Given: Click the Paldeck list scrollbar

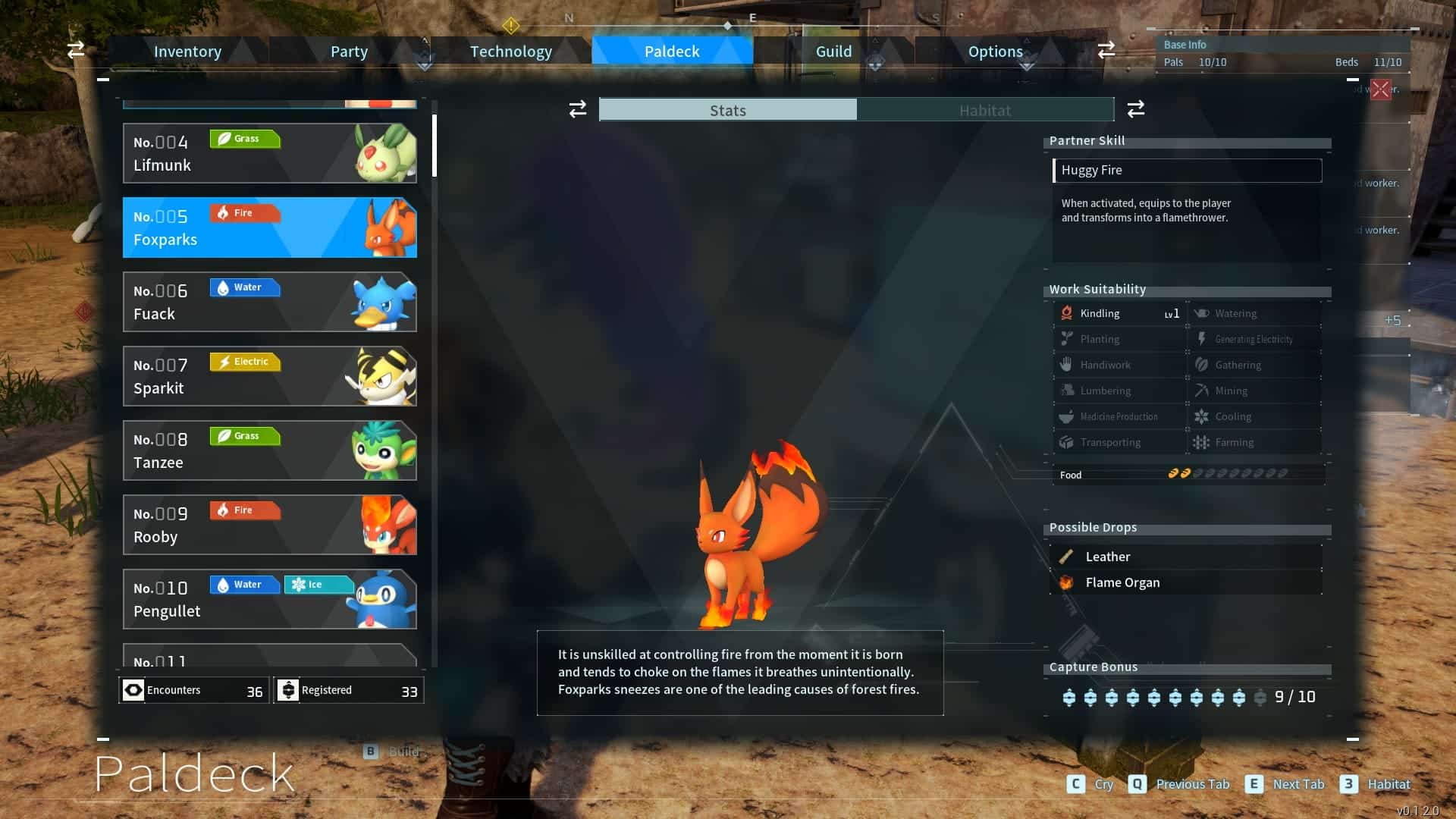Looking at the screenshot, I should (x=435, y=146).
